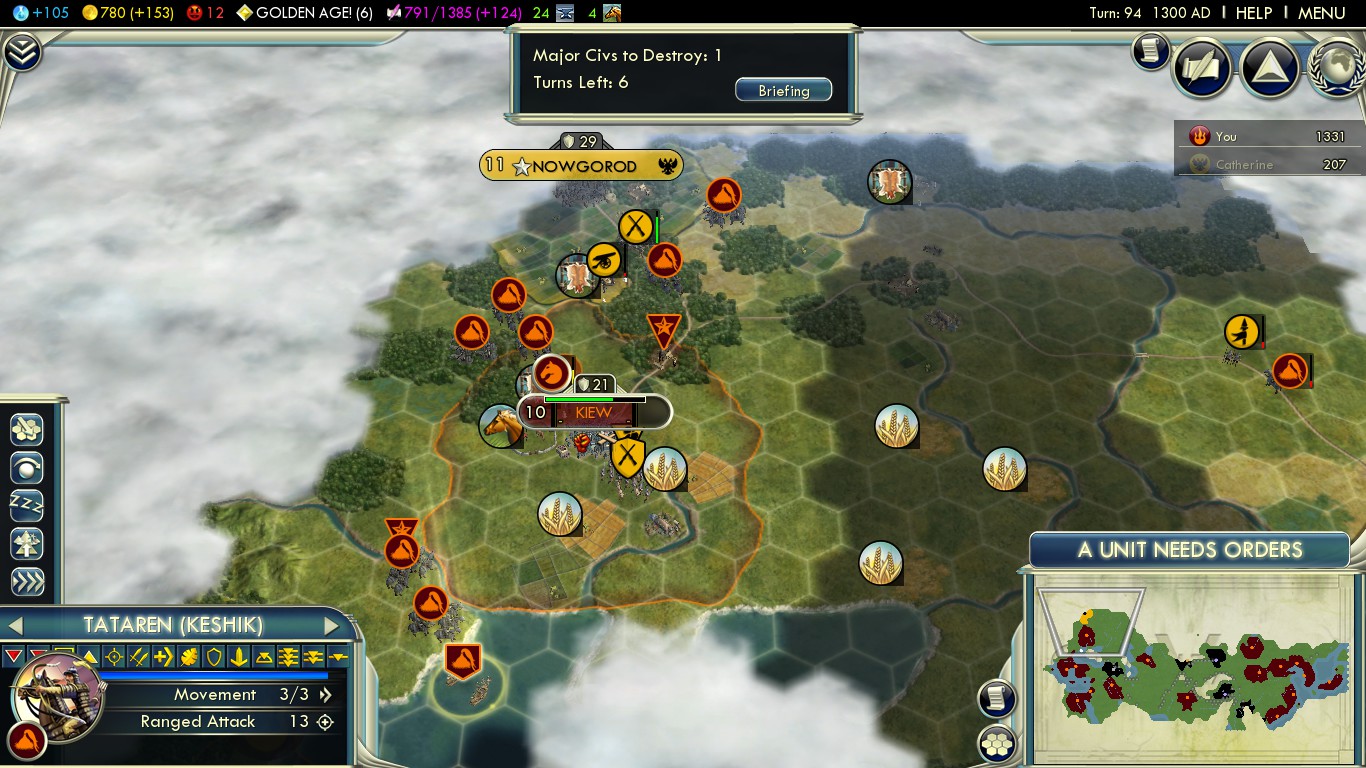Click the A UNIT NEEDS ORDERS banner
Image resolution: width=1366 pixels, height=768 pixels.
1189,550
